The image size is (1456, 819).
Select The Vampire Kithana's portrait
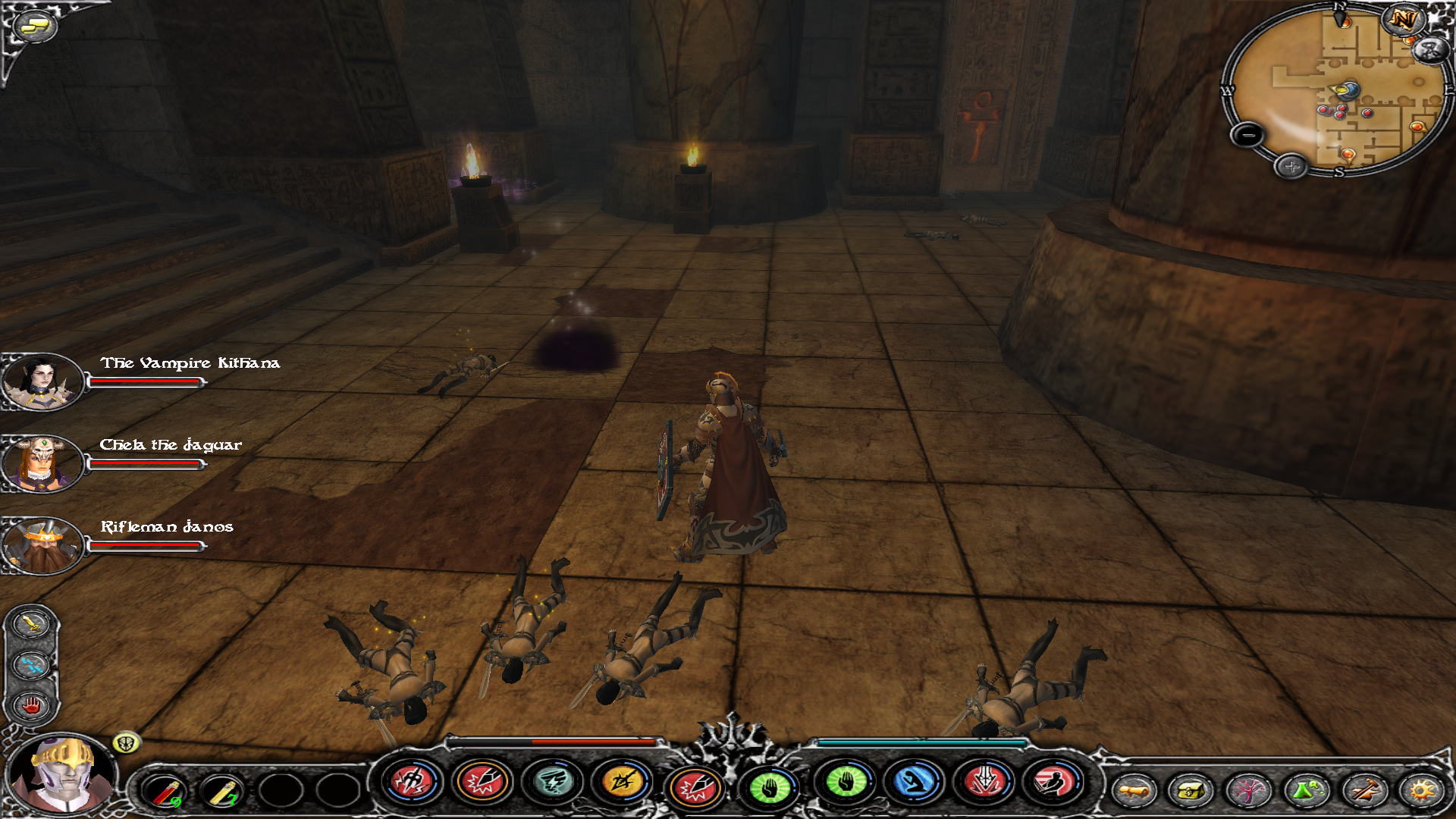(41, 381)
